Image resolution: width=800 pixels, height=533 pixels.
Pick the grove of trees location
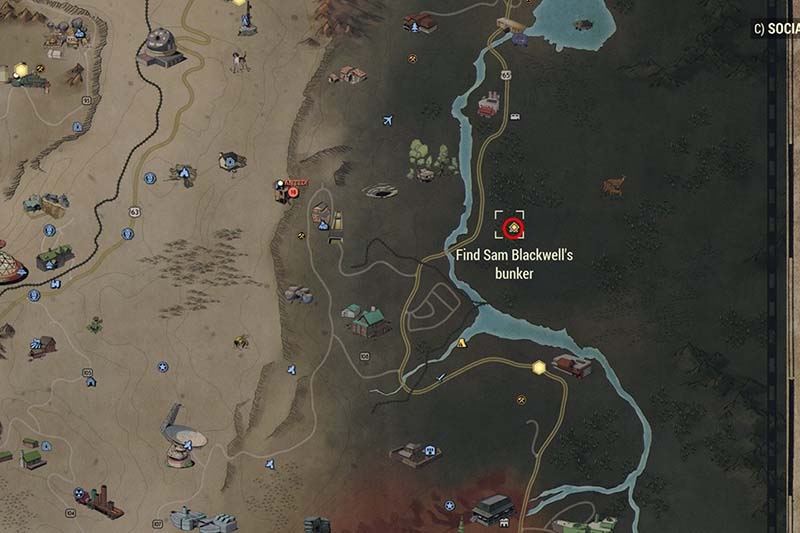[431, 158]
